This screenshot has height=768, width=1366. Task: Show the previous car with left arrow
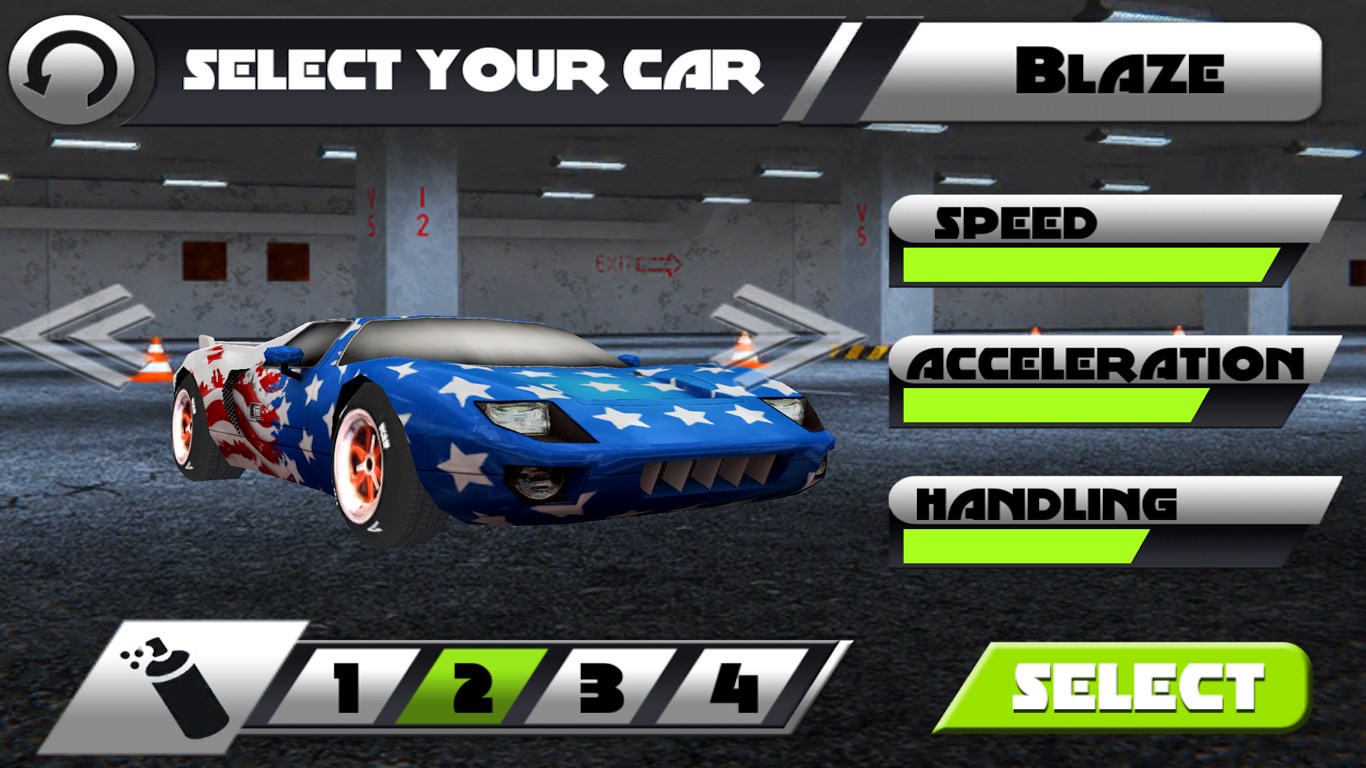pos(80,334)
